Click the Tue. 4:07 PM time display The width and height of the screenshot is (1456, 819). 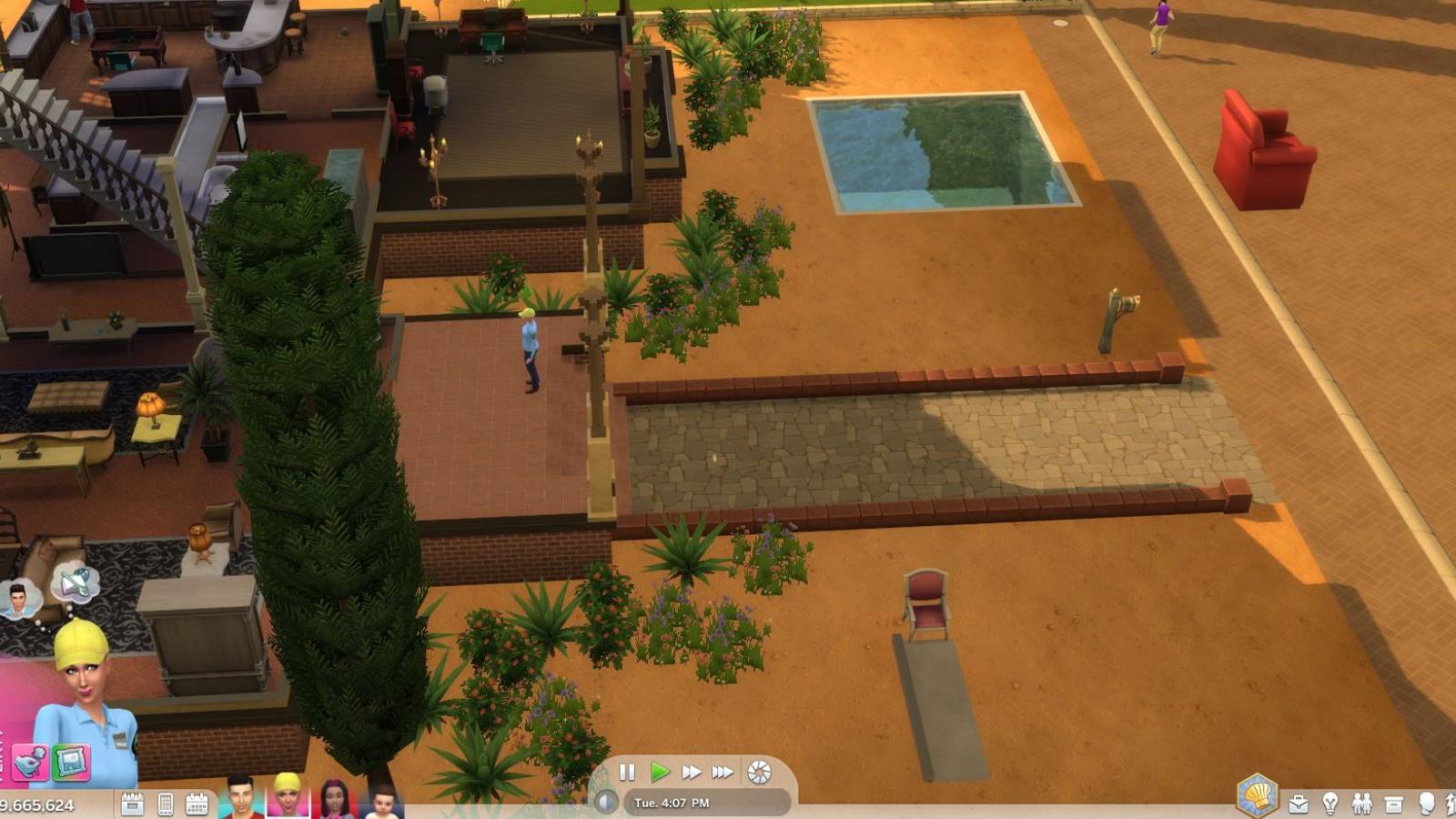672,802
